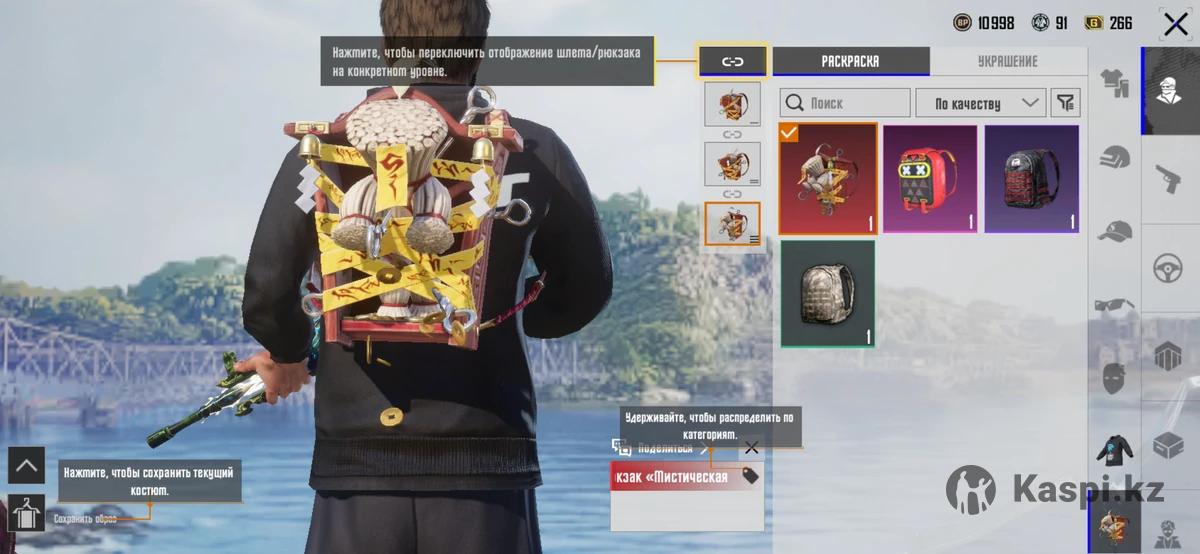Select the default grey backpack

point(828,294)
